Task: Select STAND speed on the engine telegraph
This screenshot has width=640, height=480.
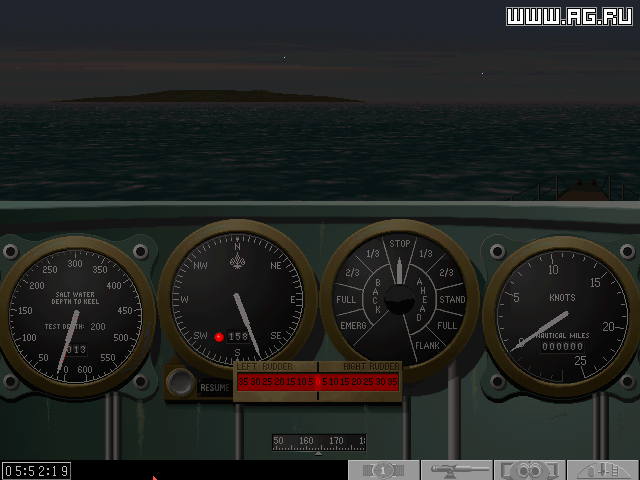Action: click(452, 299)
